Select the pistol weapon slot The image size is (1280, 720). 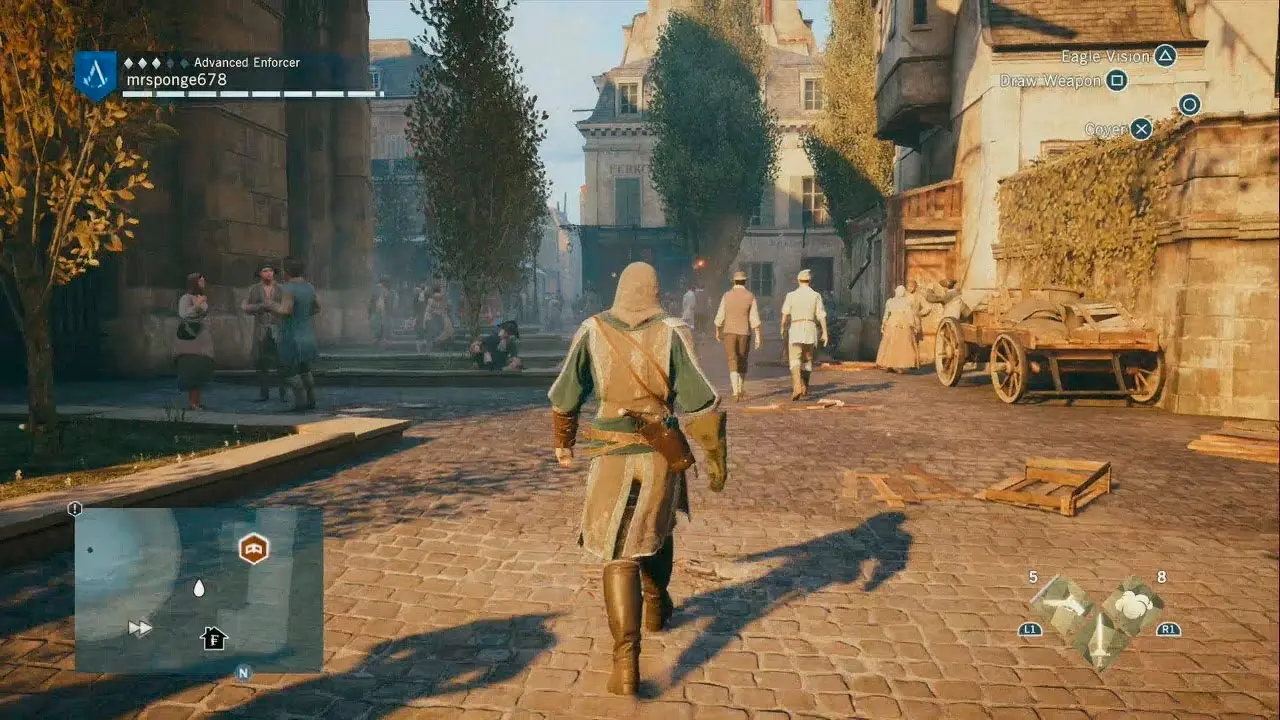pos(1062,602)
